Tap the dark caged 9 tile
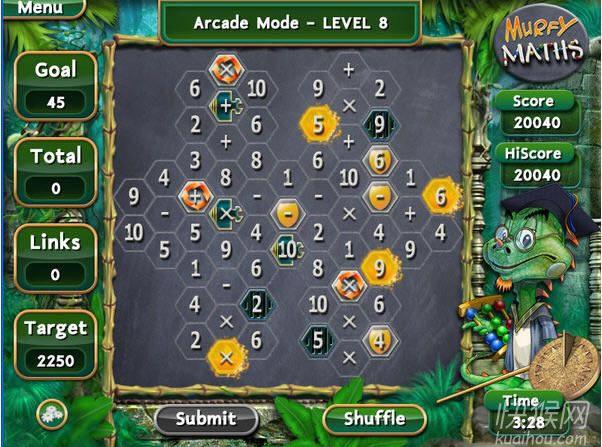This screenshot has height=447, width=602. pos(379,125)
